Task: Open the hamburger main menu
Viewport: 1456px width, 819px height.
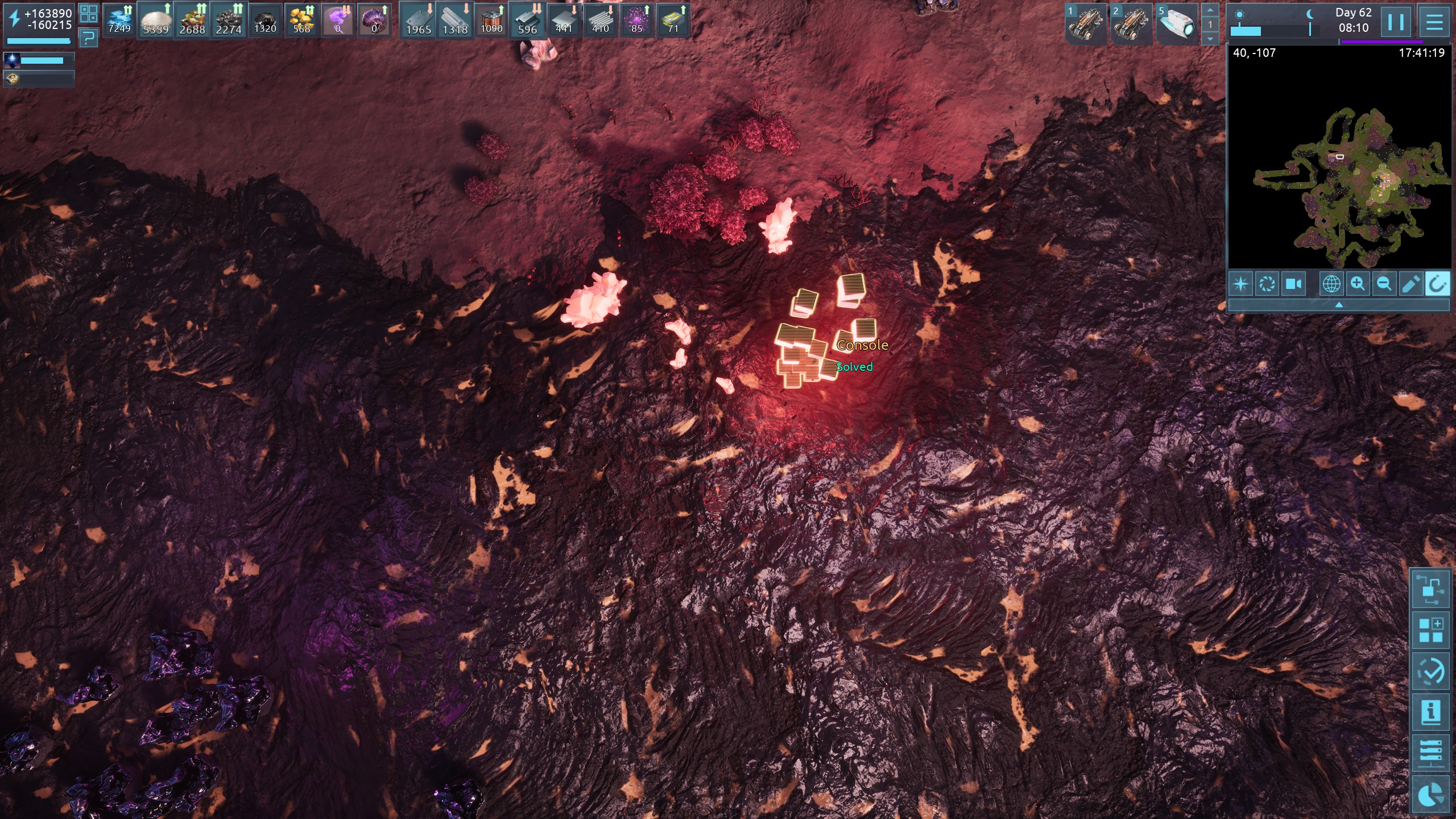Action: click(x=1434, y=22)
